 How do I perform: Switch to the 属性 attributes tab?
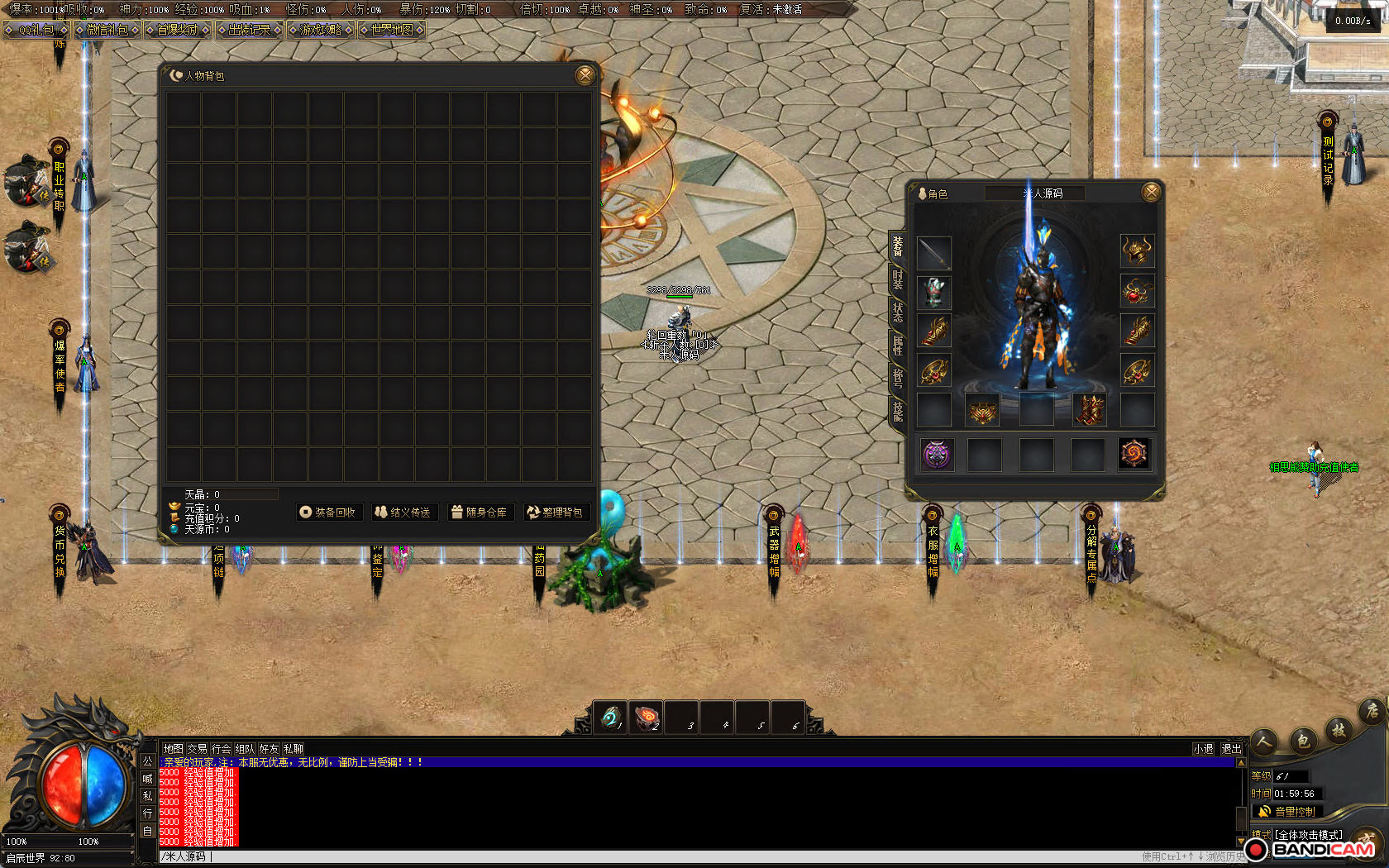tap(898, 346)
